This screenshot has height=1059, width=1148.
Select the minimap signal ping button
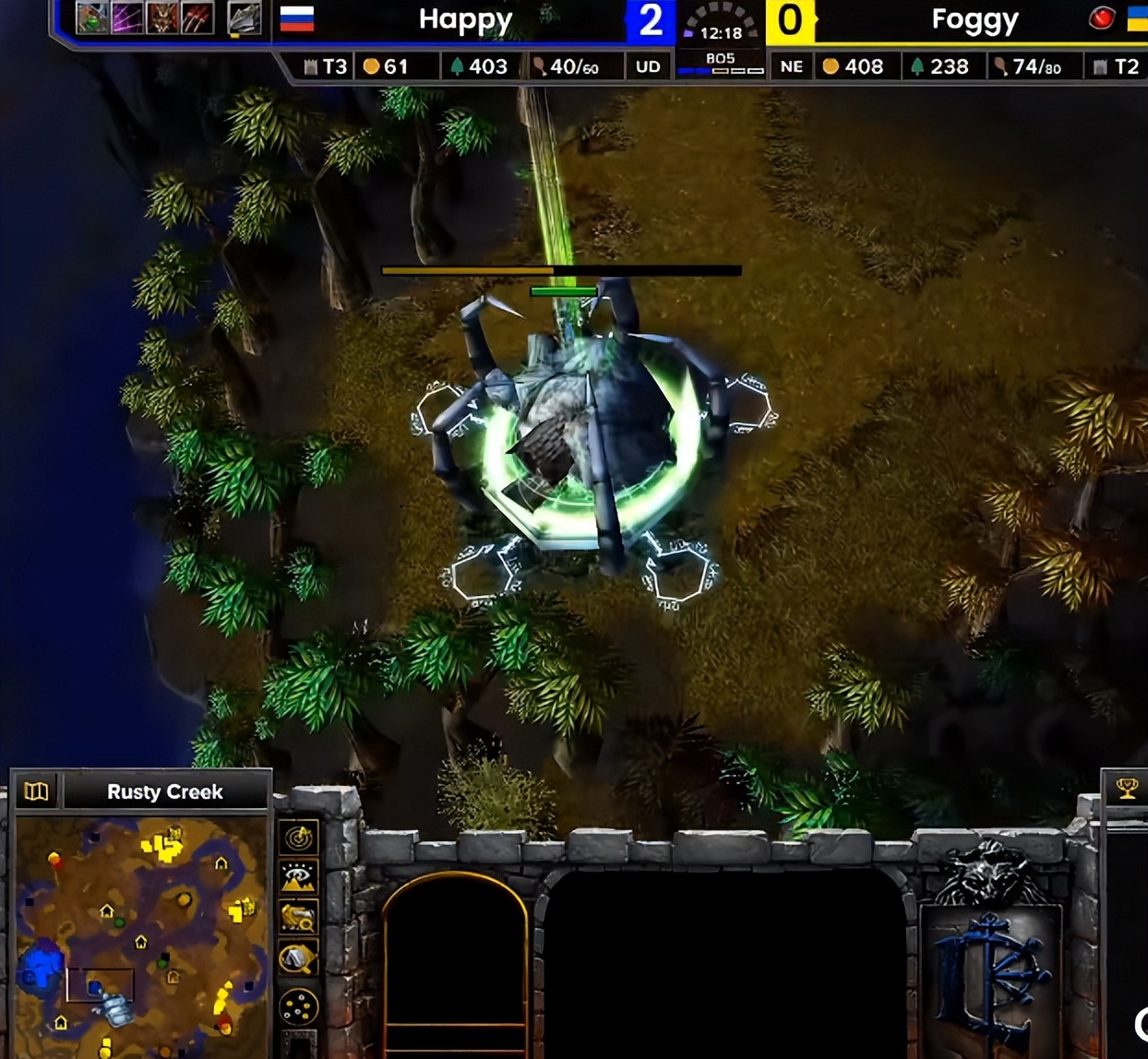299,838
